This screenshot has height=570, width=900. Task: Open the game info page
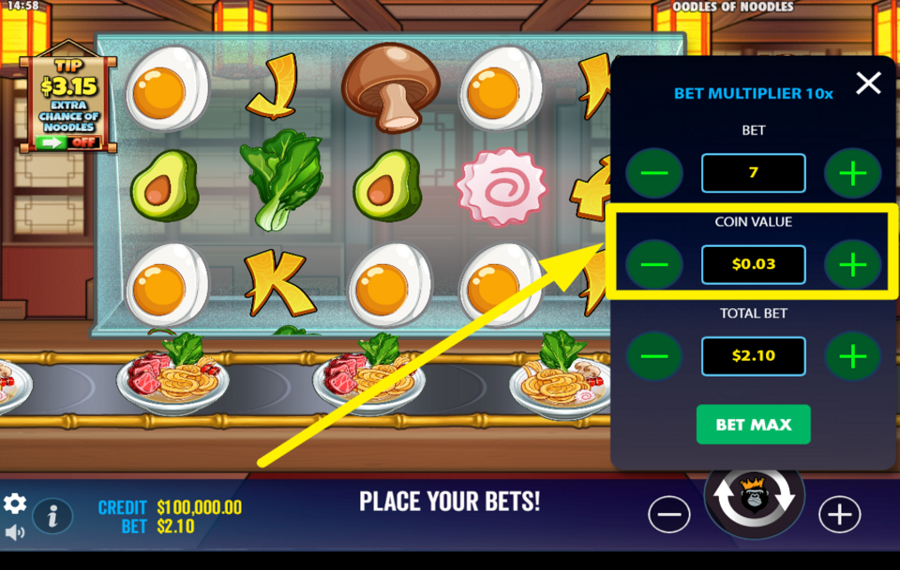[53, 516]
